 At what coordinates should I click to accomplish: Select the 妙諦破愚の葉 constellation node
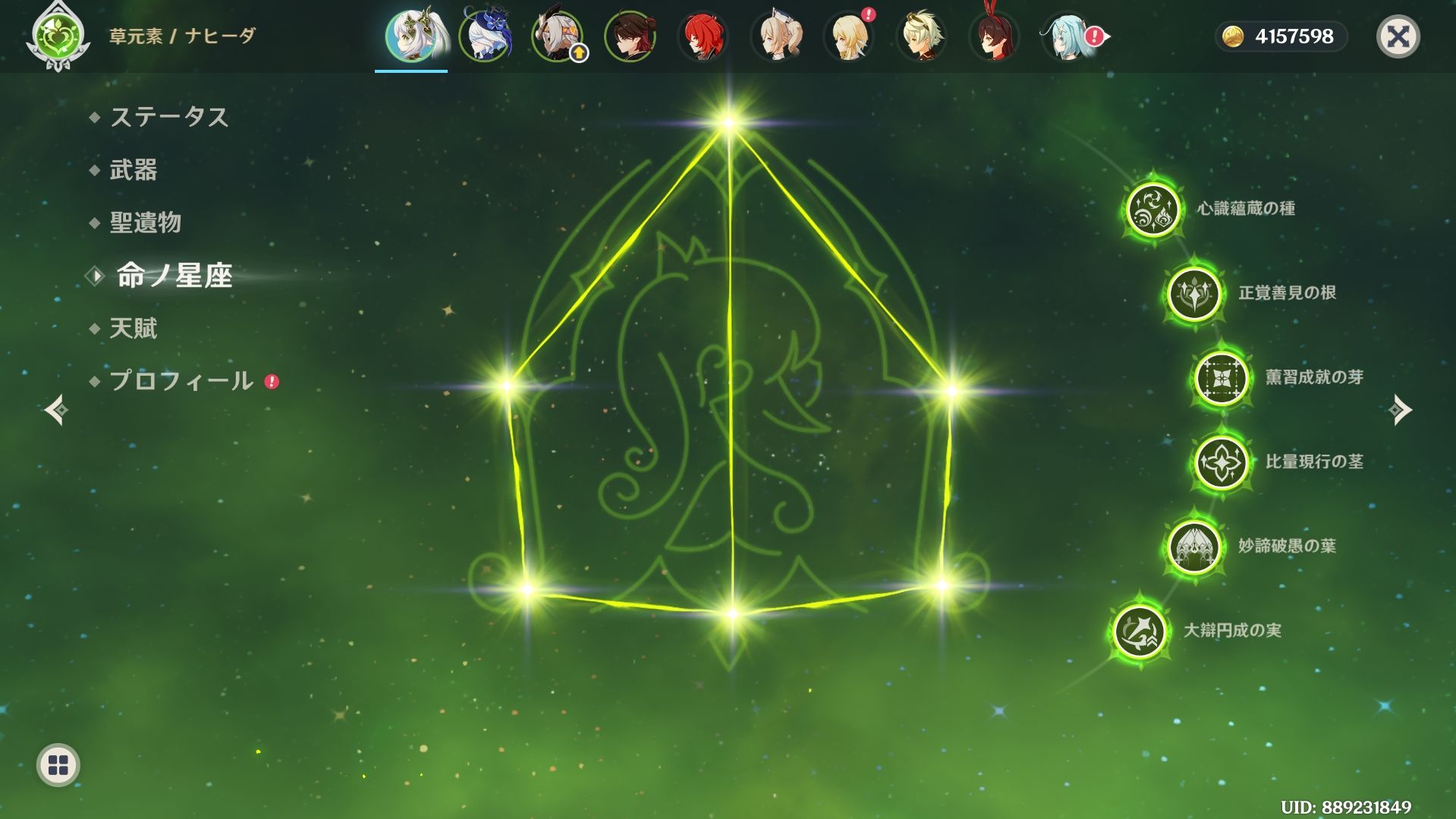pyautogui.click(x=1194, y=546)
